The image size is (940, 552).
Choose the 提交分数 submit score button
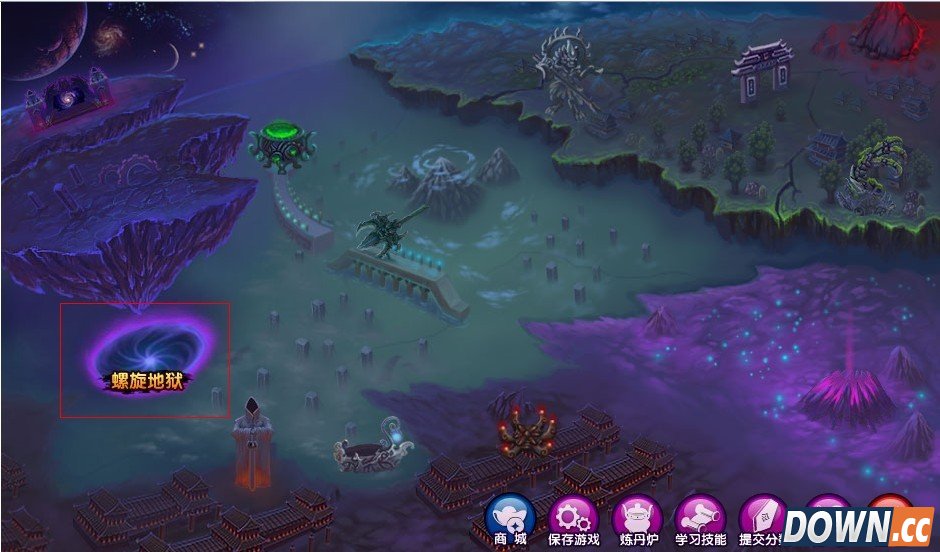coord(762,520)
